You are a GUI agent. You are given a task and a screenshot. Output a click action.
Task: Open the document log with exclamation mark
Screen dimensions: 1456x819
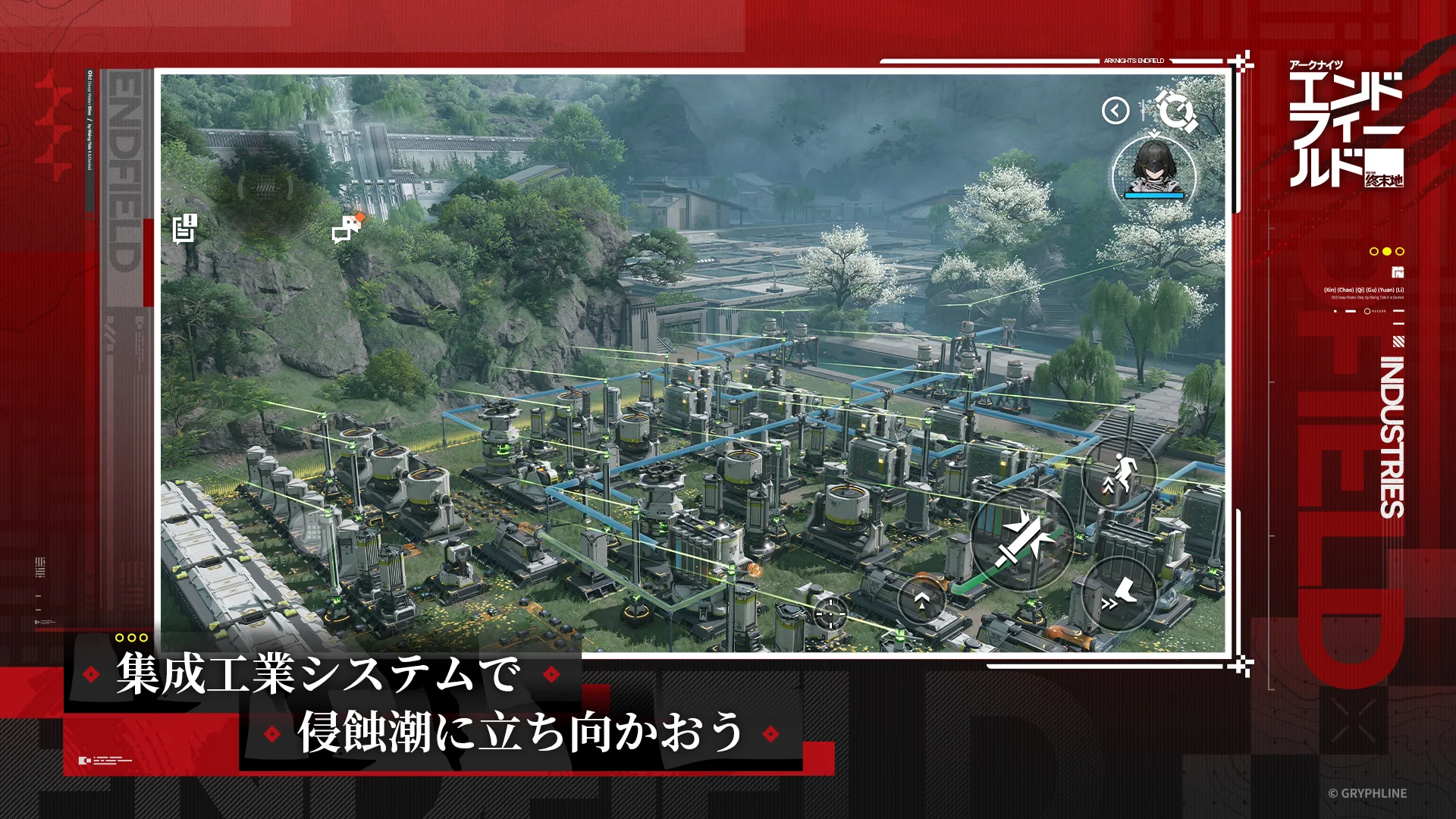(x=184, y=228)
